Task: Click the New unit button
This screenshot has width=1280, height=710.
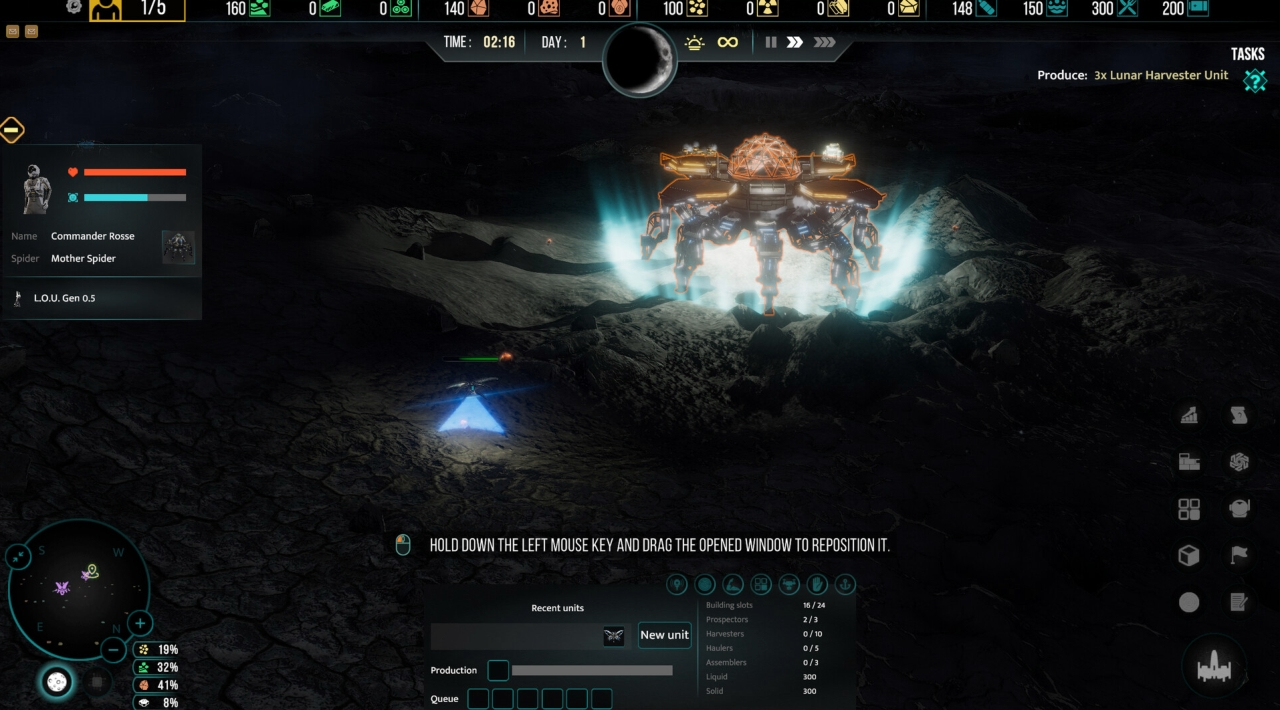Action: click(x=664, y=635)
